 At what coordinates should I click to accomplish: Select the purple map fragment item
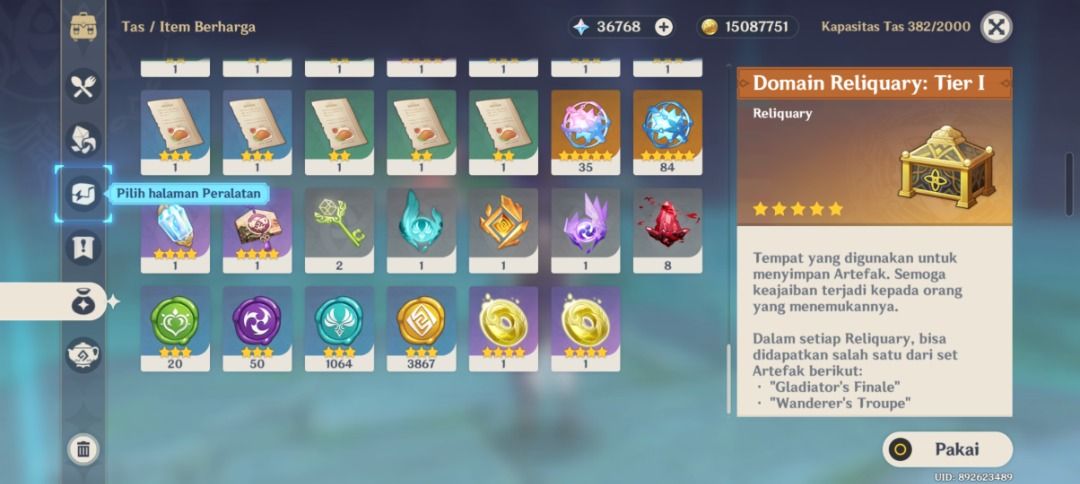click(x=257, y=226)
